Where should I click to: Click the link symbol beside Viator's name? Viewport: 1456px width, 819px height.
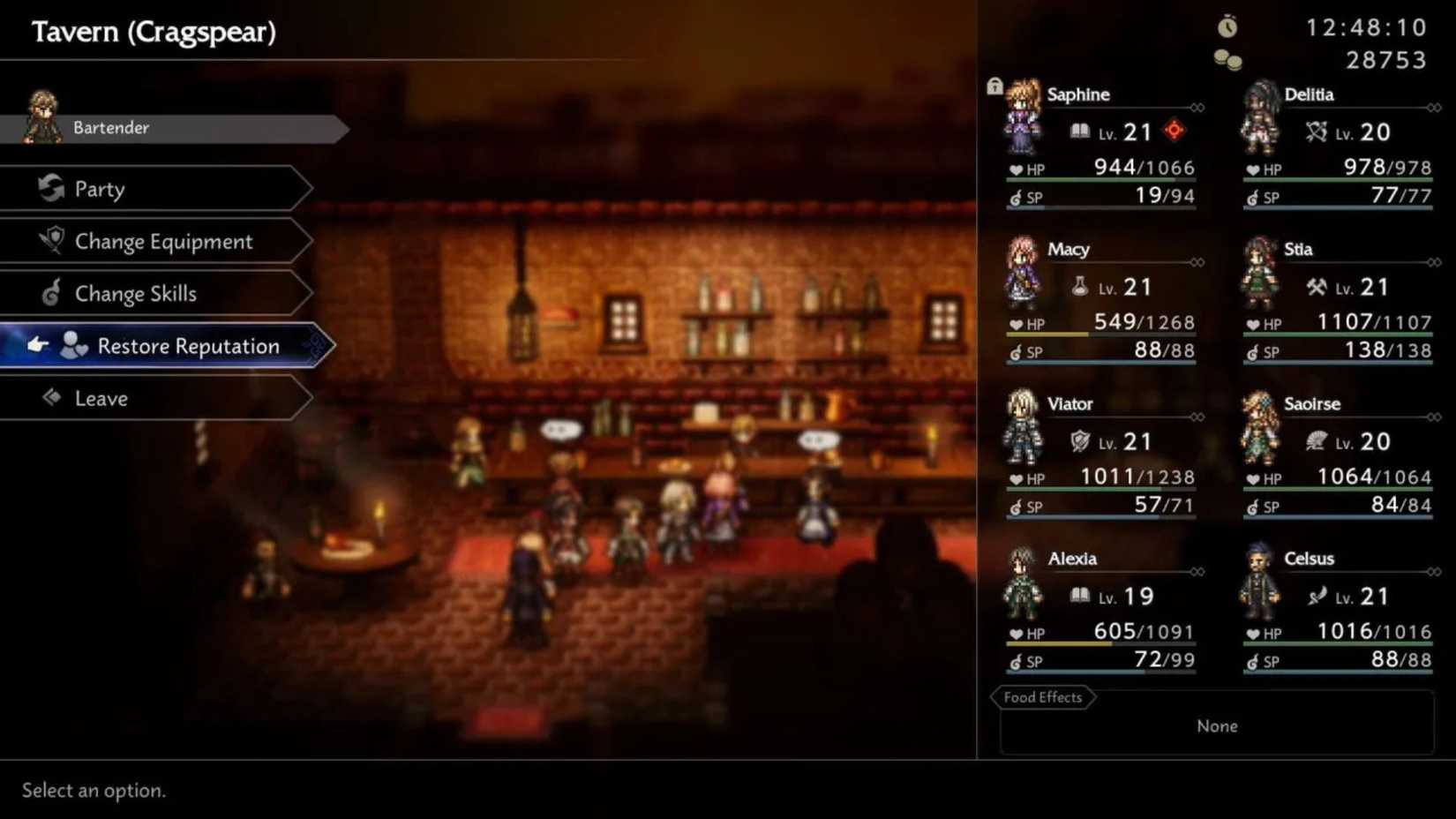point(1198,417)
